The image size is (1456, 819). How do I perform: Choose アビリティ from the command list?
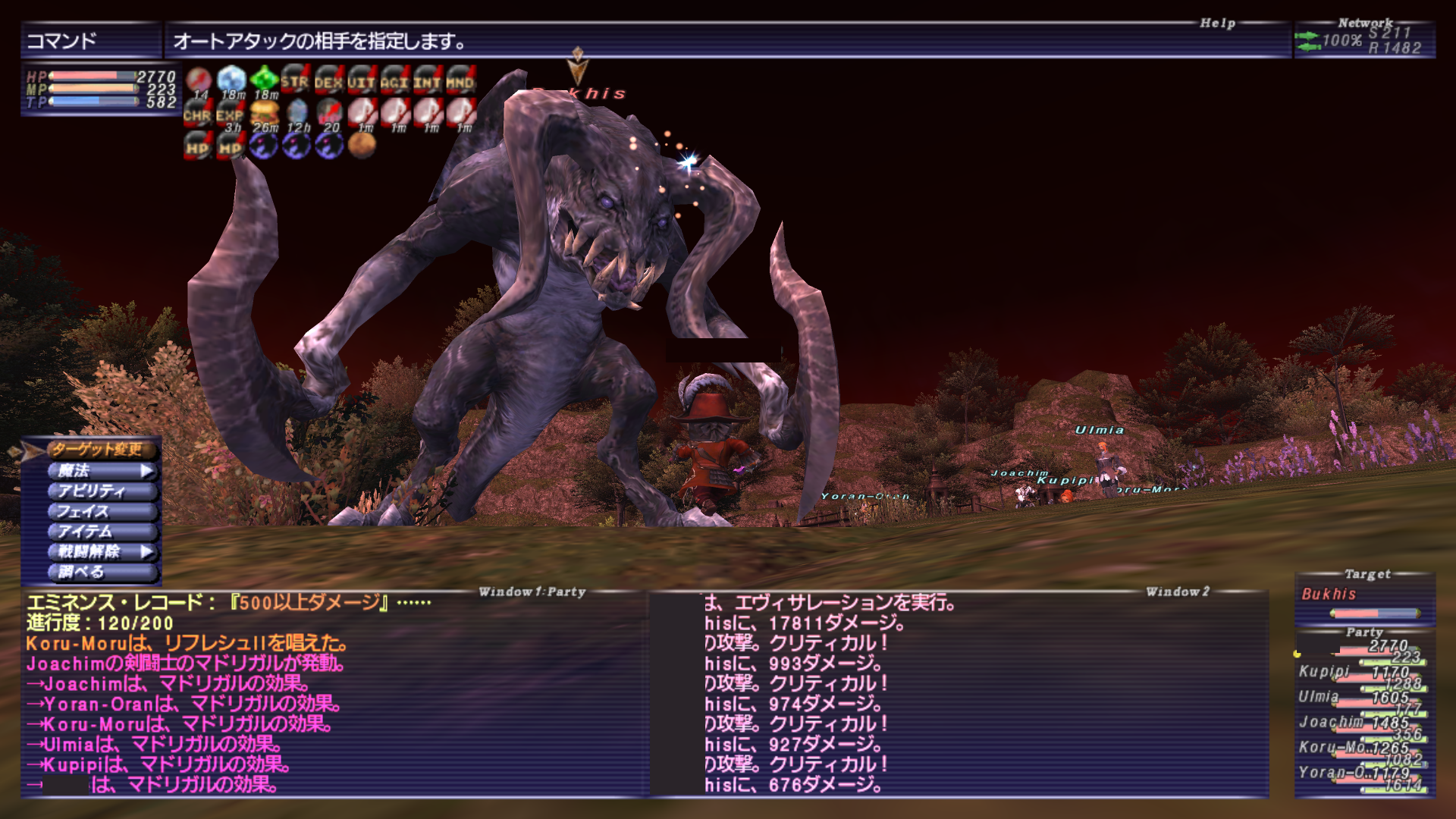(x=101, y=491)
